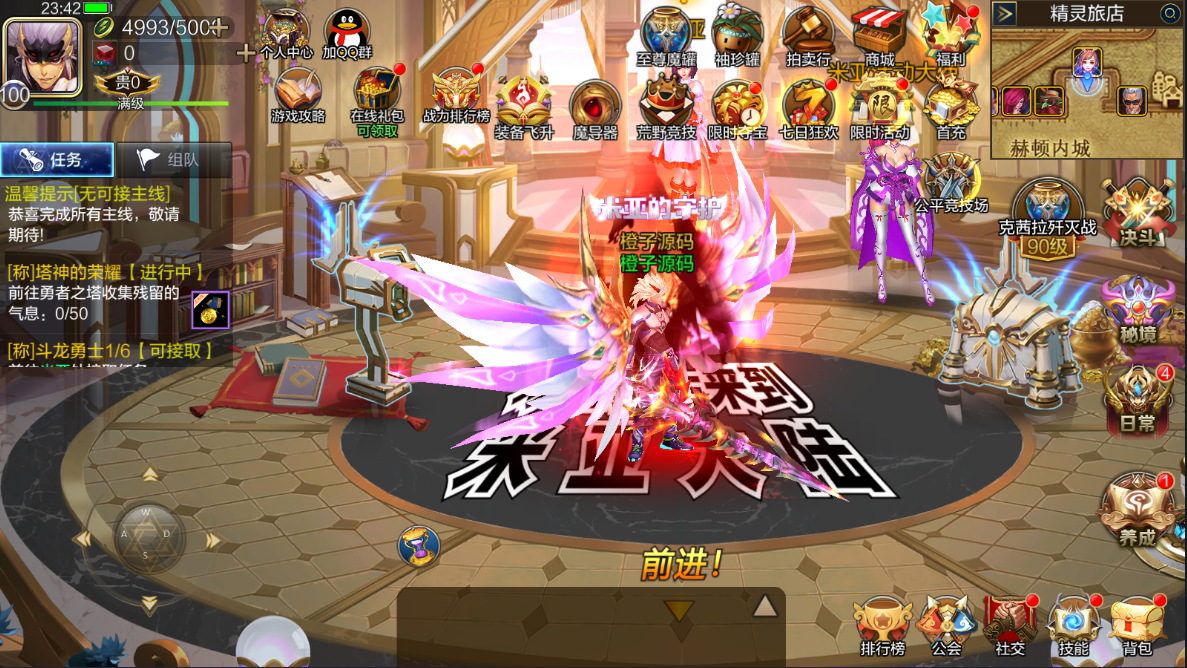Screen dimensions: 1187x668
Task: Select the 任务 quest tab
Action: [x=57, y=160]
